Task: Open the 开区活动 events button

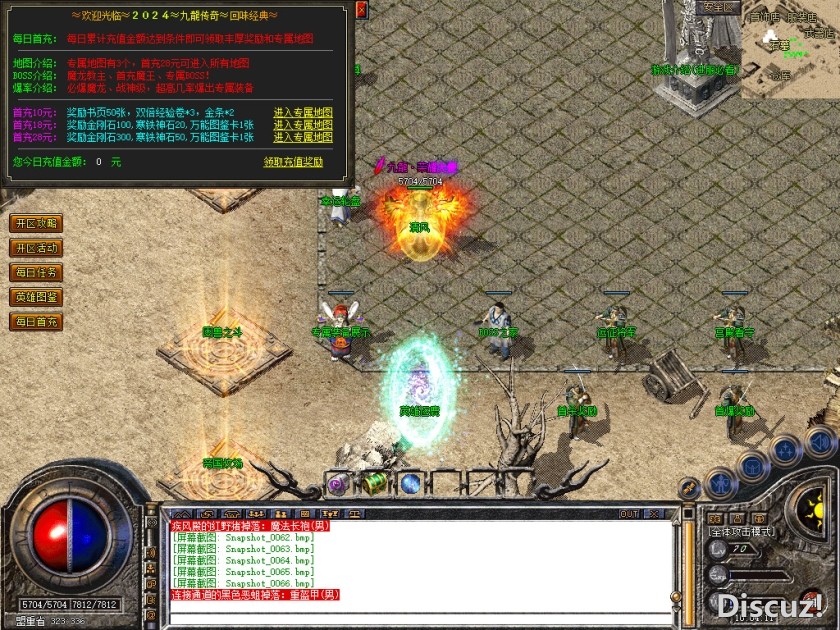Action: (36, 248)
